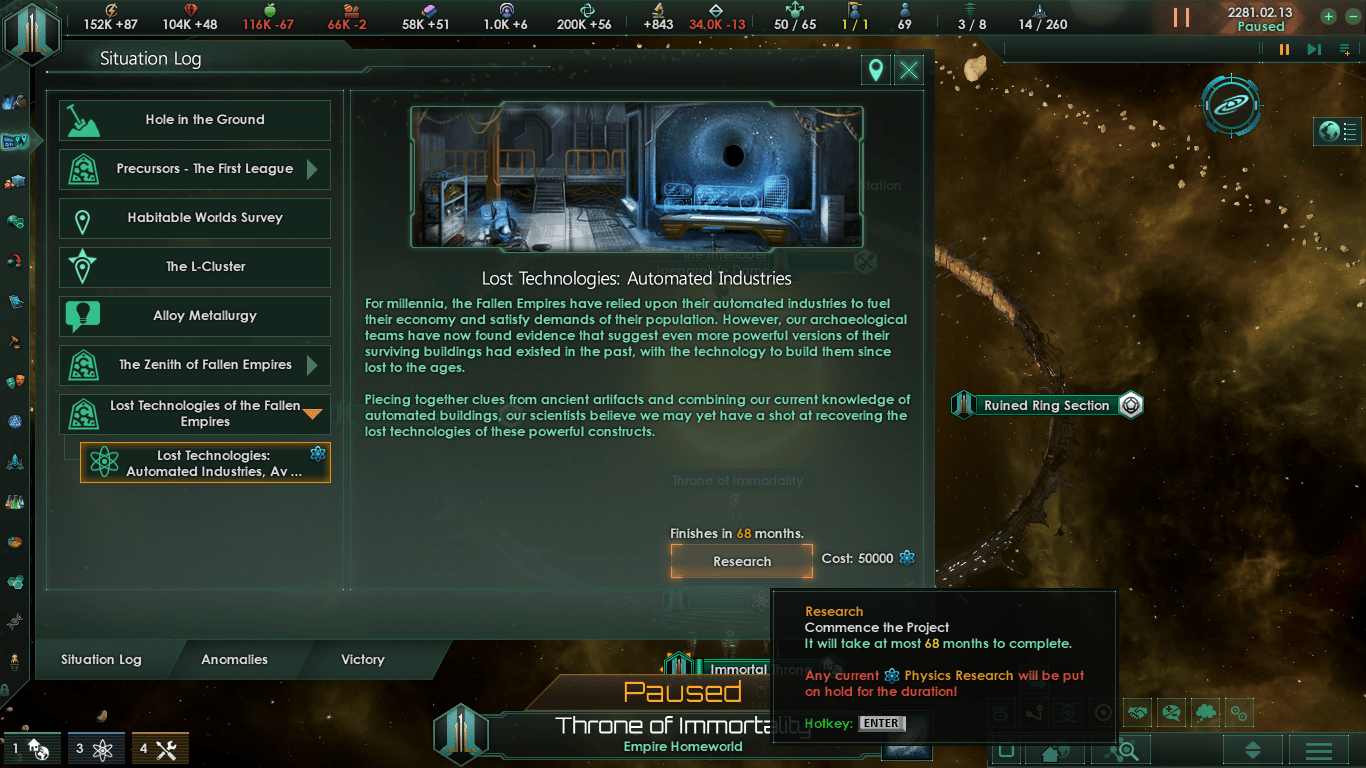Expand The Zenith of Fallen Empires
1366x768 pixels.
(313, 365)
